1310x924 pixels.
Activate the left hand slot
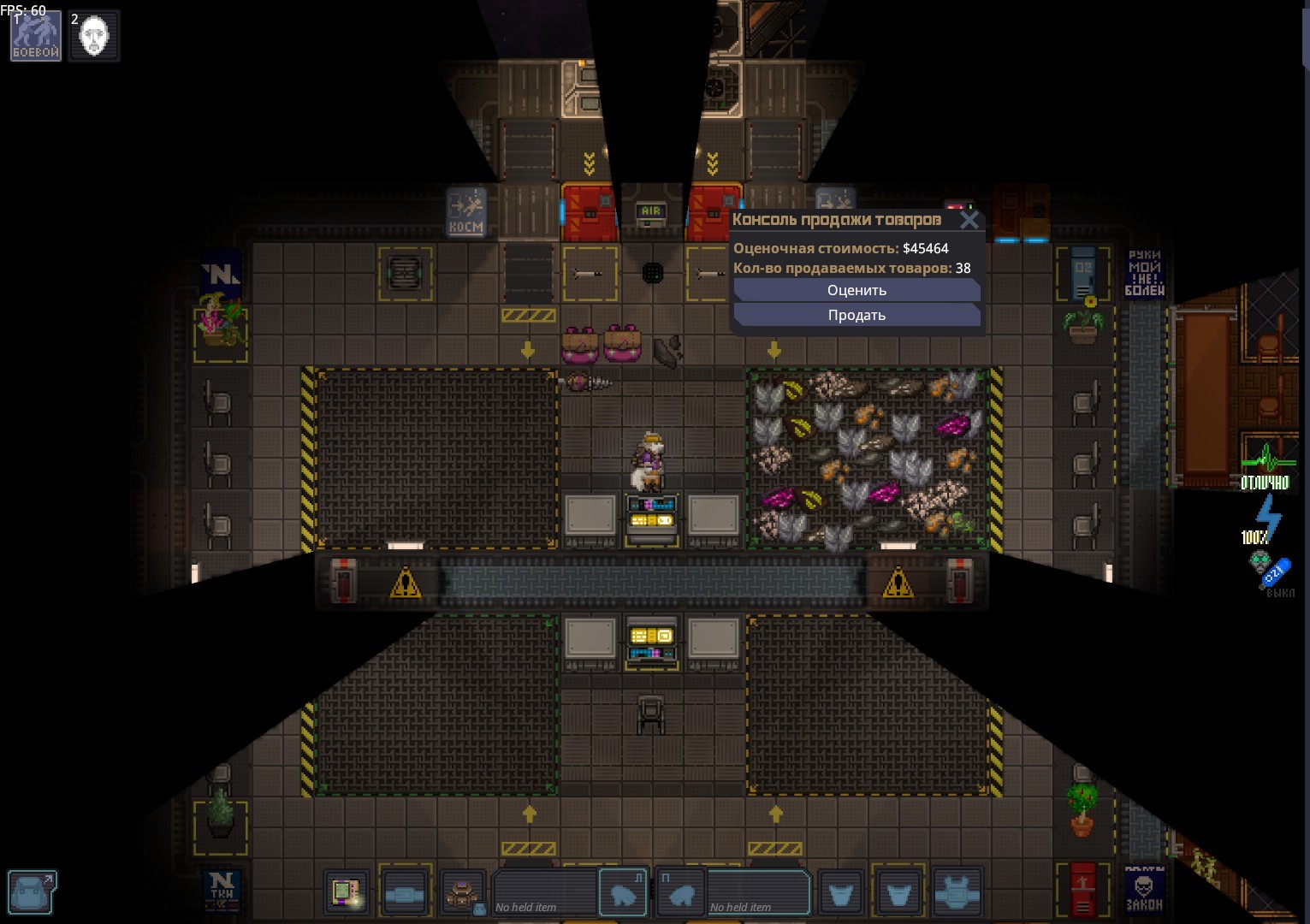click(622, 893)
